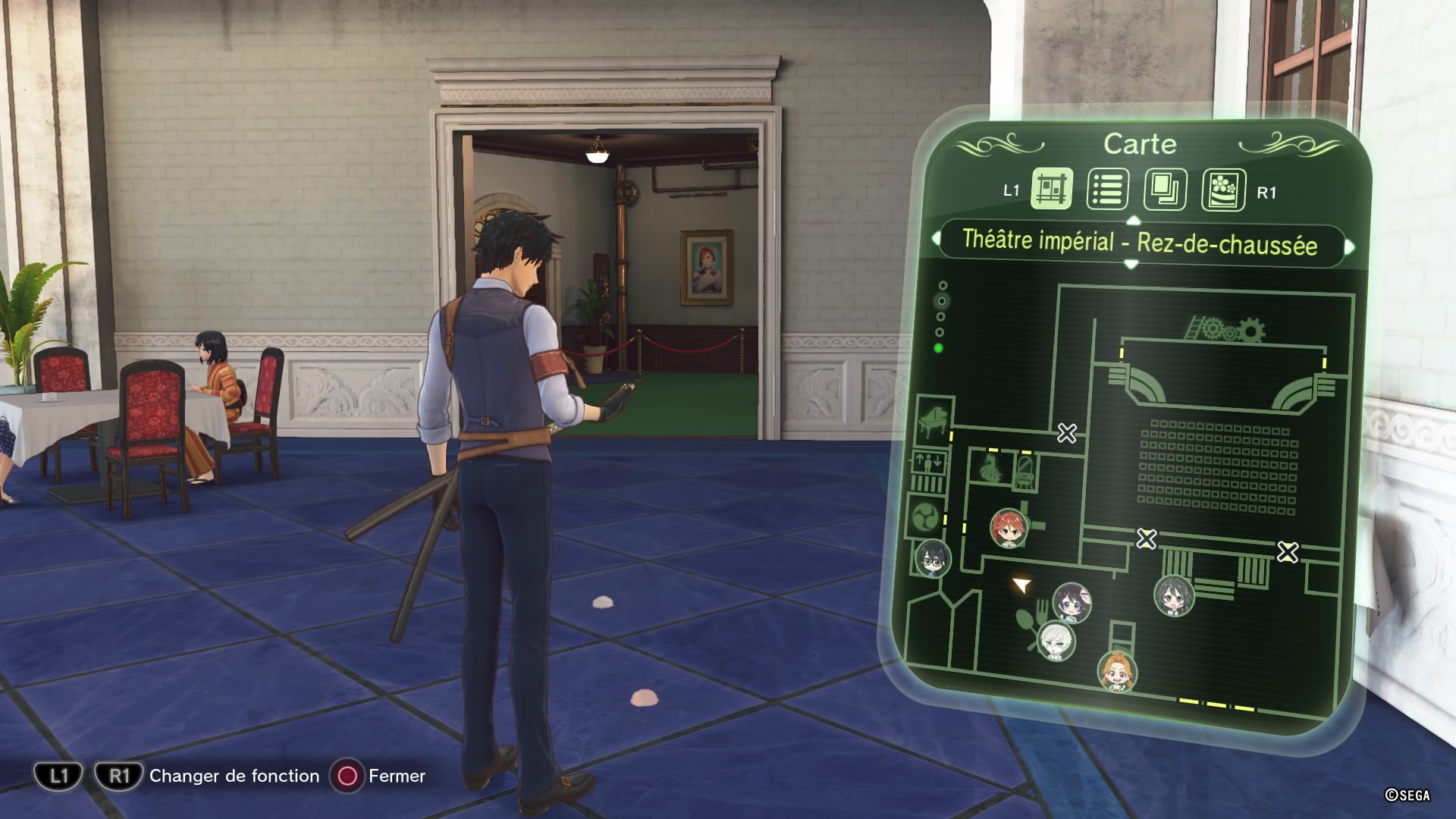Select the purple-haired girl with bow marker
Viewport: 1456px width, 819px height.
(x=1072, y=603)
